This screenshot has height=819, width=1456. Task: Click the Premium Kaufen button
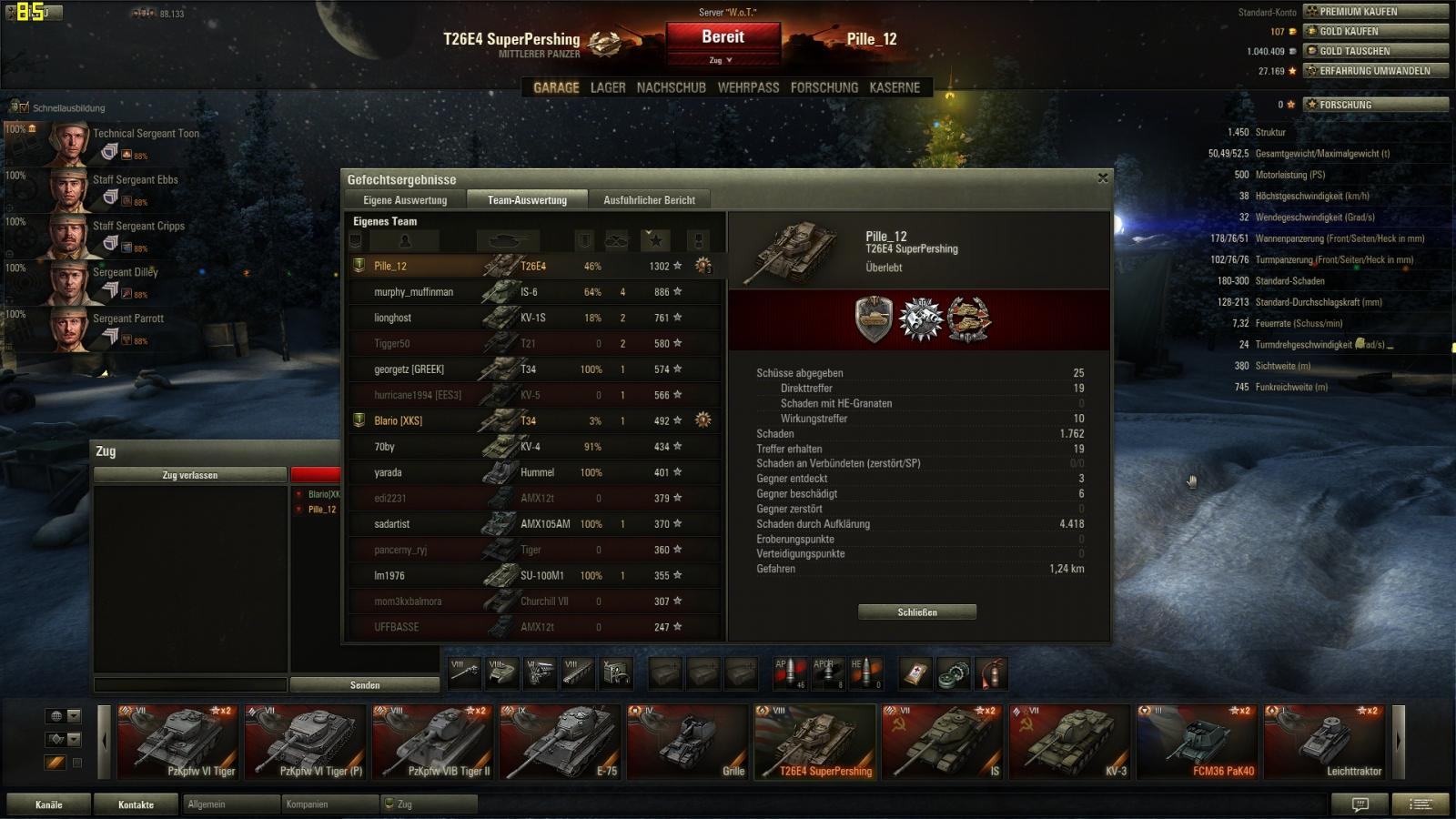click(1375, 12)
